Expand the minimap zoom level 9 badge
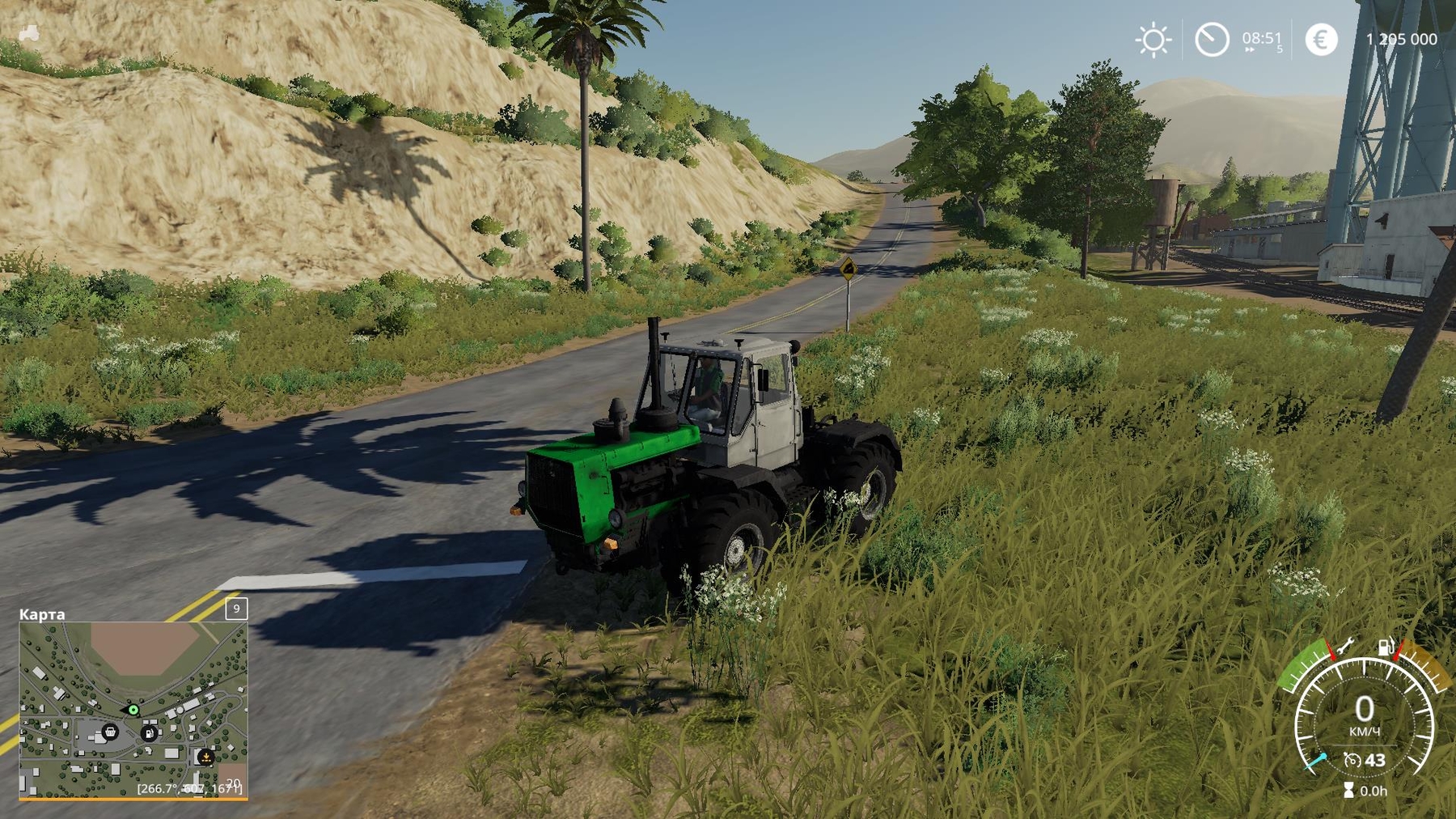This screenshot has height=819, width=1456. tap(236, 609)
